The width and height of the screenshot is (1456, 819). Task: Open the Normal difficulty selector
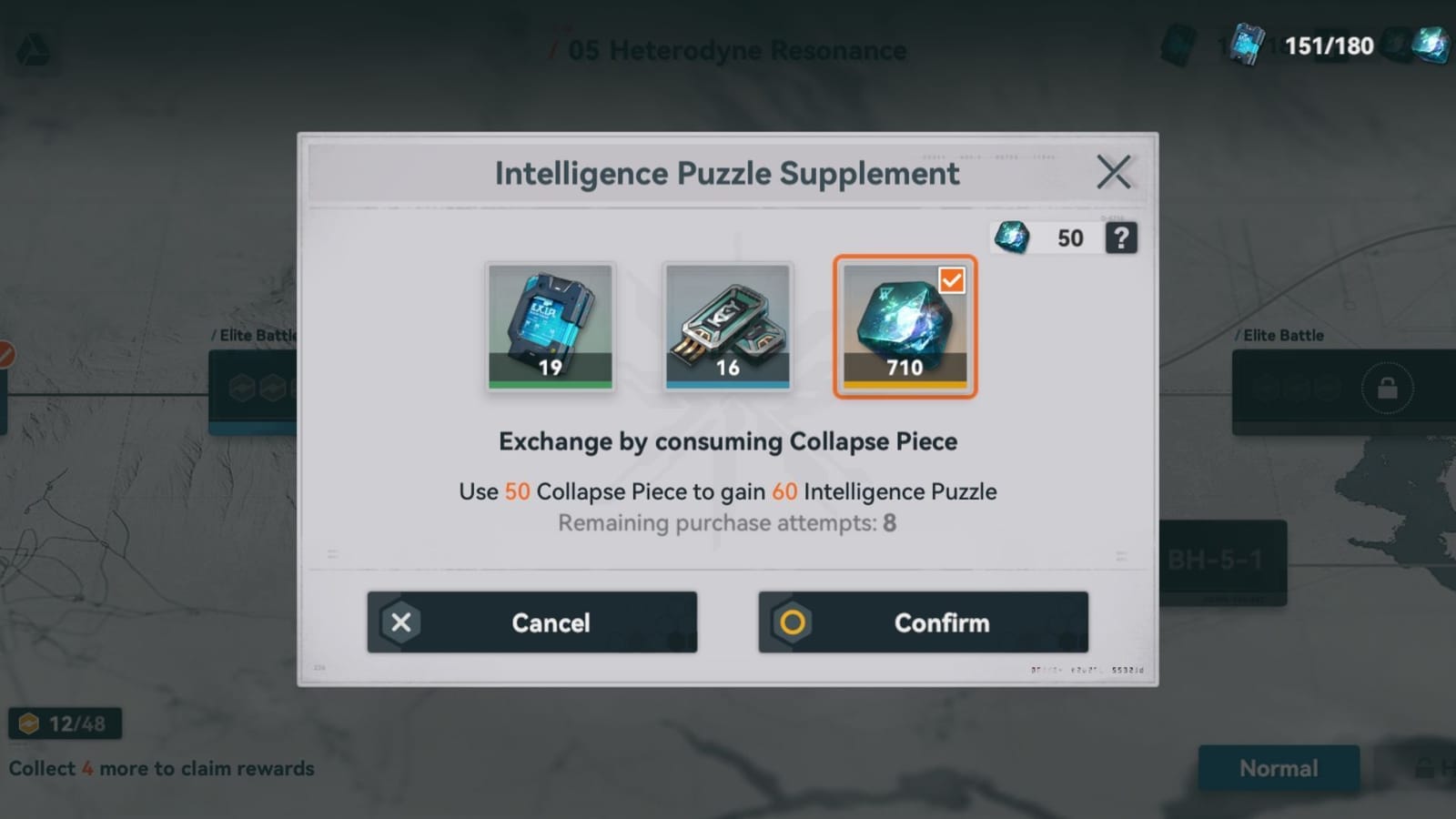pos(1279,768)
